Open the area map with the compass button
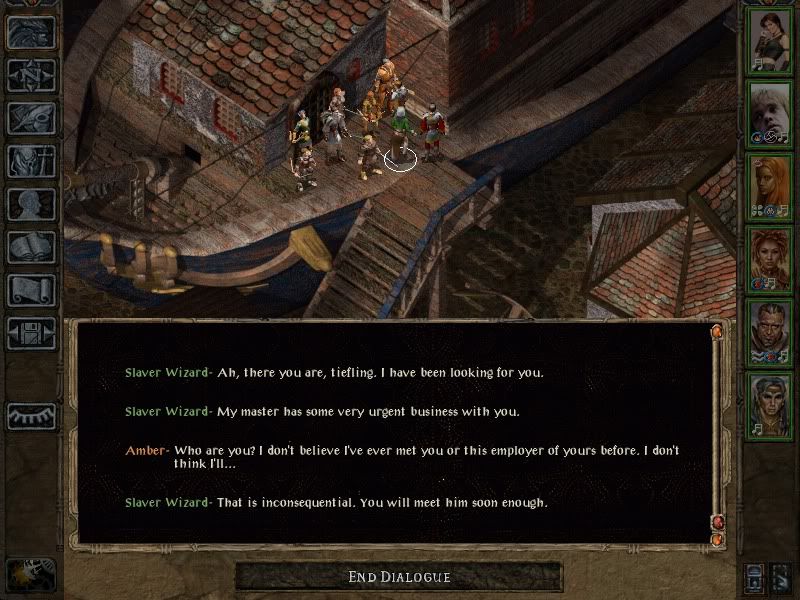The image size is (800, 600). (x=31, y=75)
